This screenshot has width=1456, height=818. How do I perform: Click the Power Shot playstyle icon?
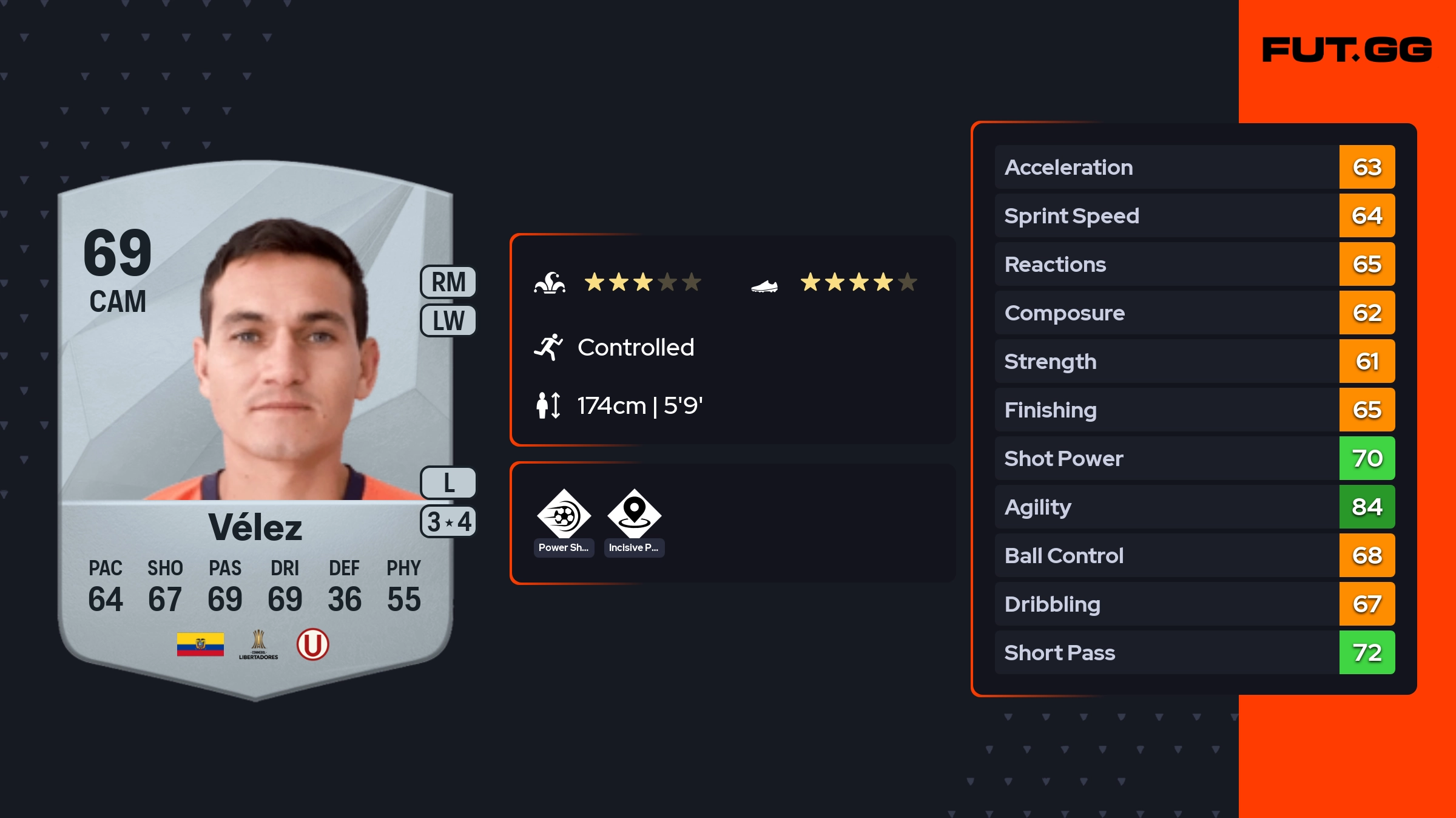click(x=564, y=516)
